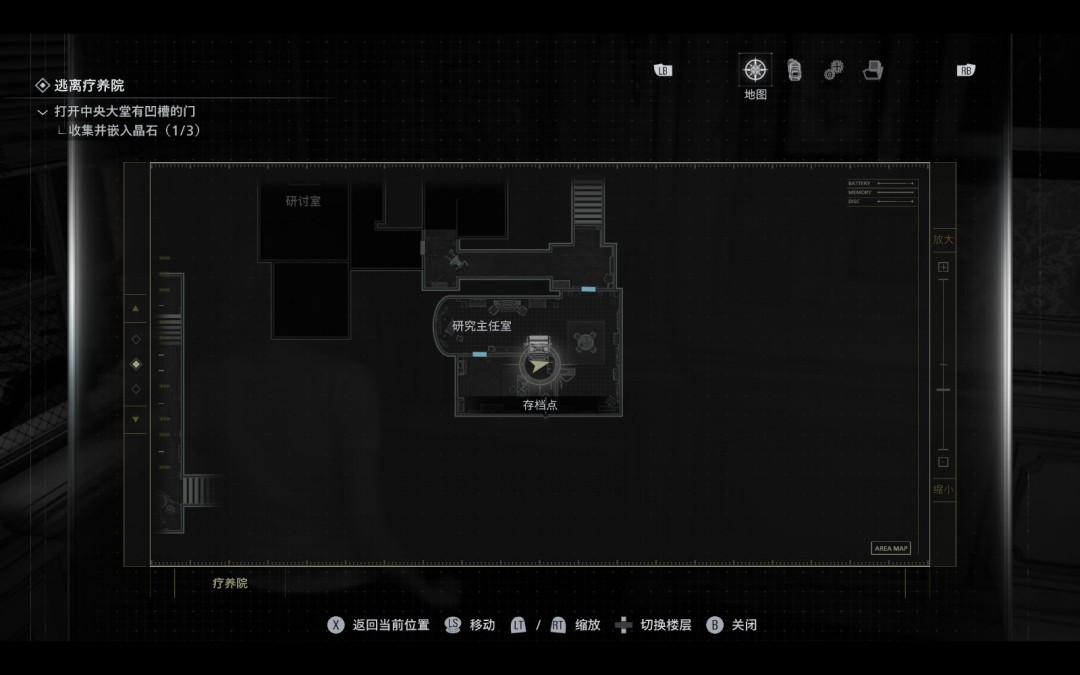Click the floor-down triangle arrow

coord(136,419)
